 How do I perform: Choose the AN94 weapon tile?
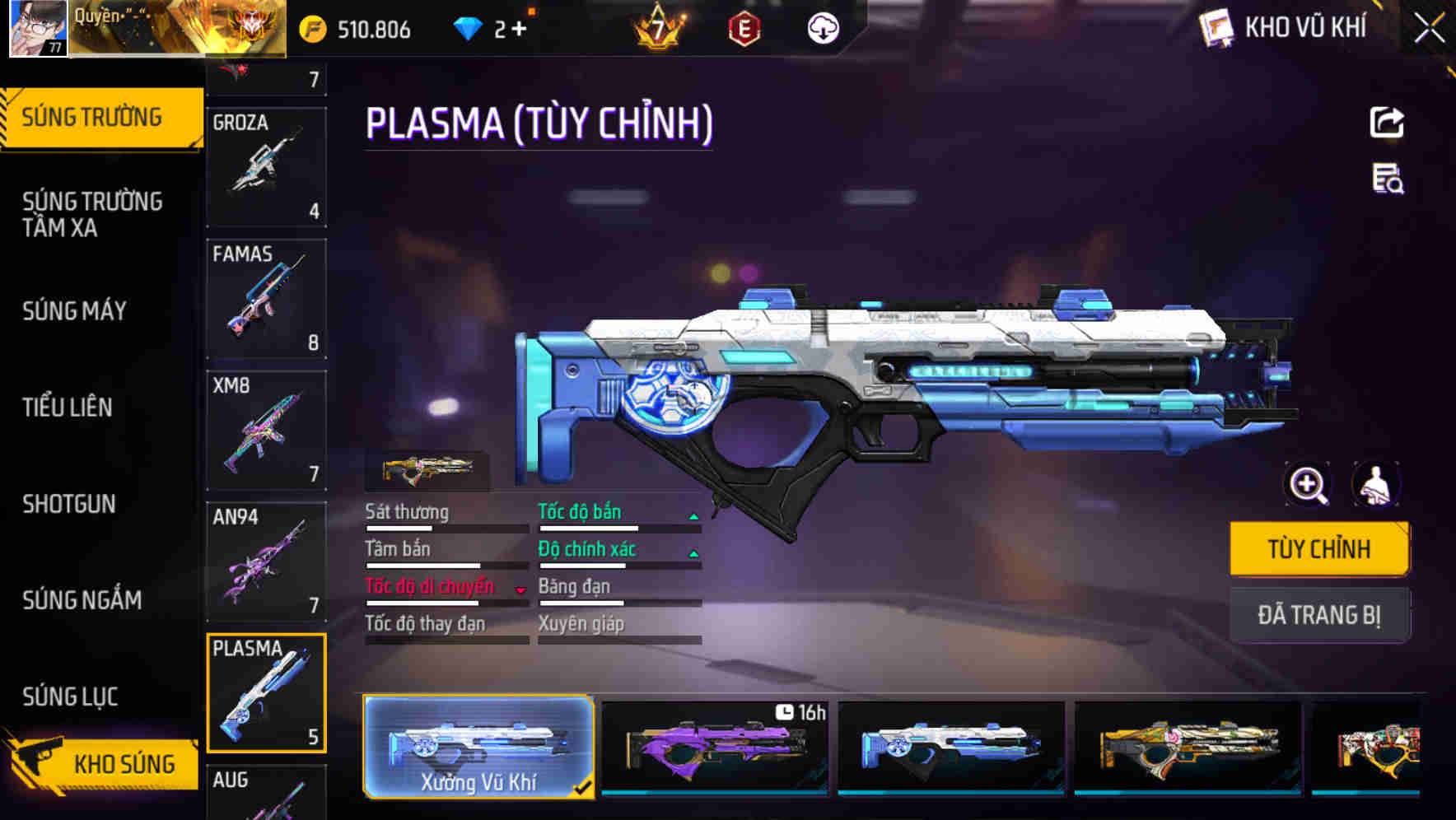(266, 562)
